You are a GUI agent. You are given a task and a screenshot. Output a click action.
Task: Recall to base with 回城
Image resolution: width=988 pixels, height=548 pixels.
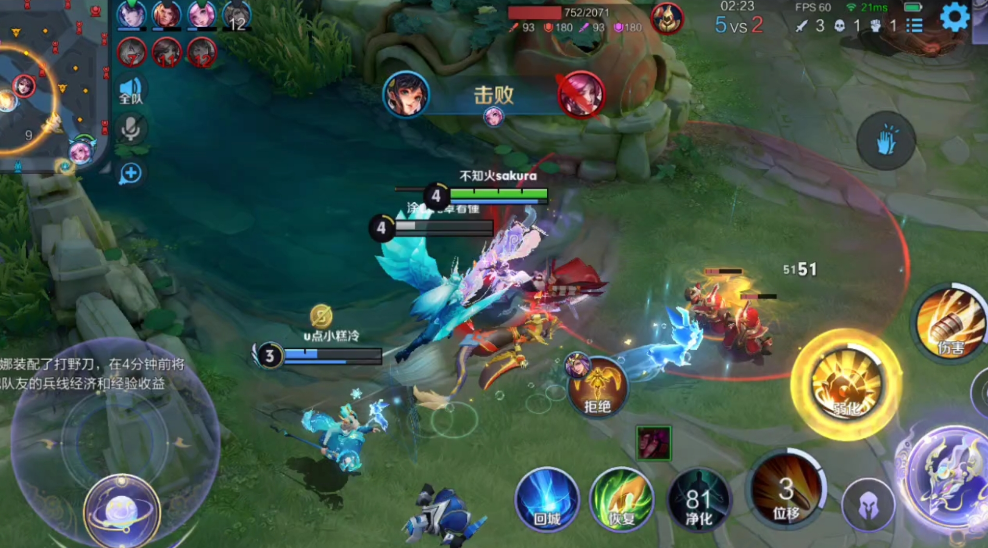point(547,499)
